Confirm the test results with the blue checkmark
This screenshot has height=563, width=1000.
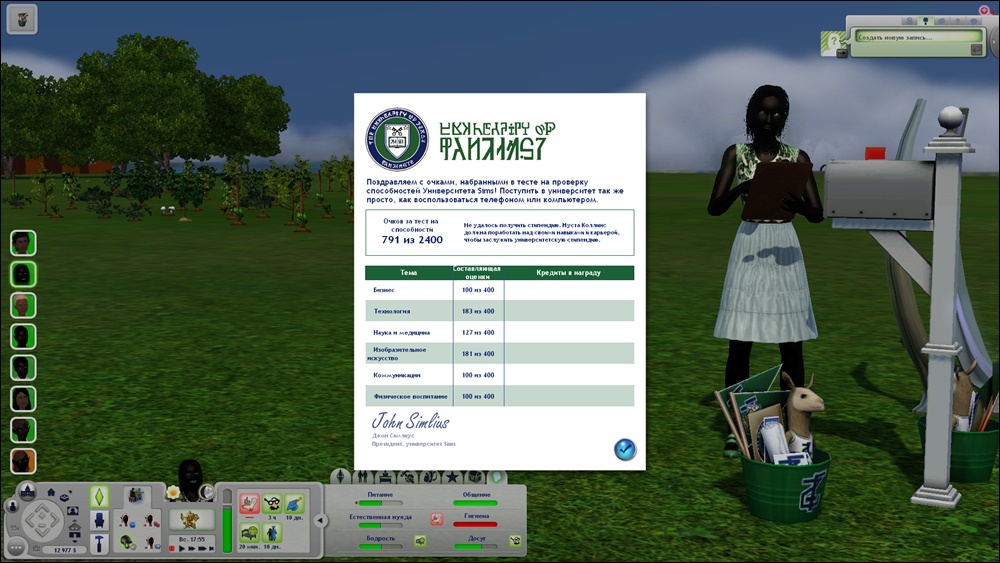pyautogui.click(x=625, y=449)
